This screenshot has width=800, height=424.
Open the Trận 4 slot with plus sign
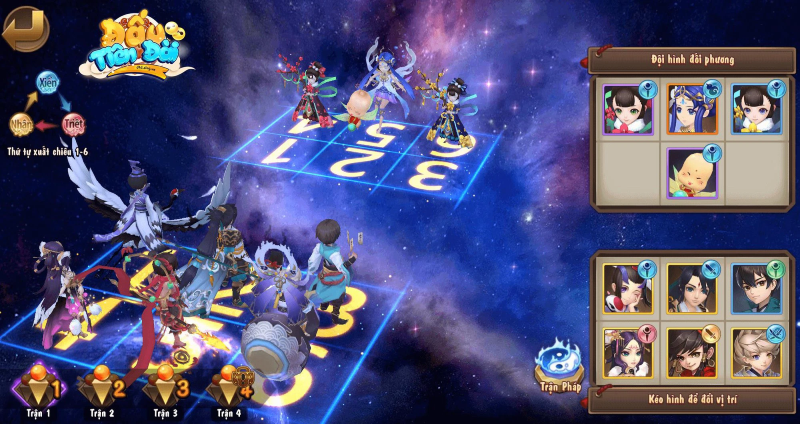pyautogui.click(x=229, y=389)
